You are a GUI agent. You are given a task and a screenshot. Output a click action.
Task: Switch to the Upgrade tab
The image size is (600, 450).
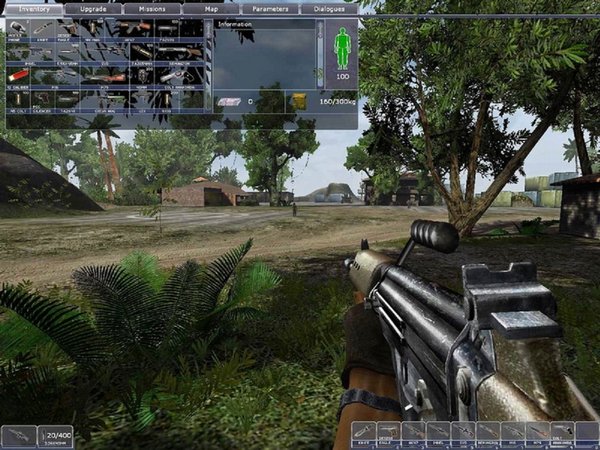(93, 8)
